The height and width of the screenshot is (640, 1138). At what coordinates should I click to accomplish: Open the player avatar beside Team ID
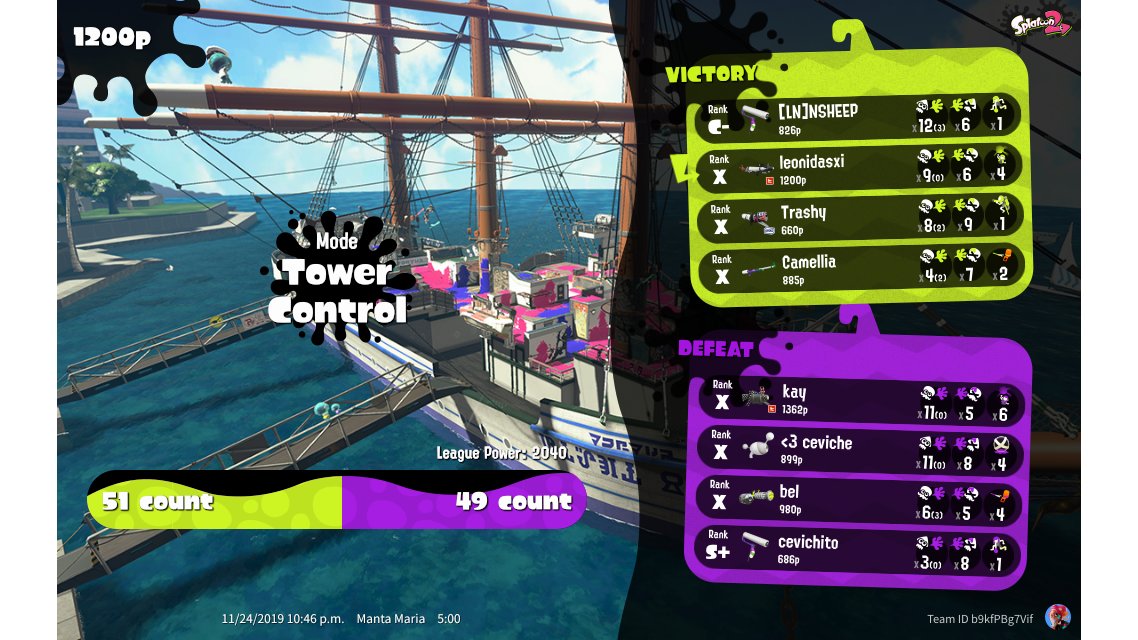(1057, 616)
